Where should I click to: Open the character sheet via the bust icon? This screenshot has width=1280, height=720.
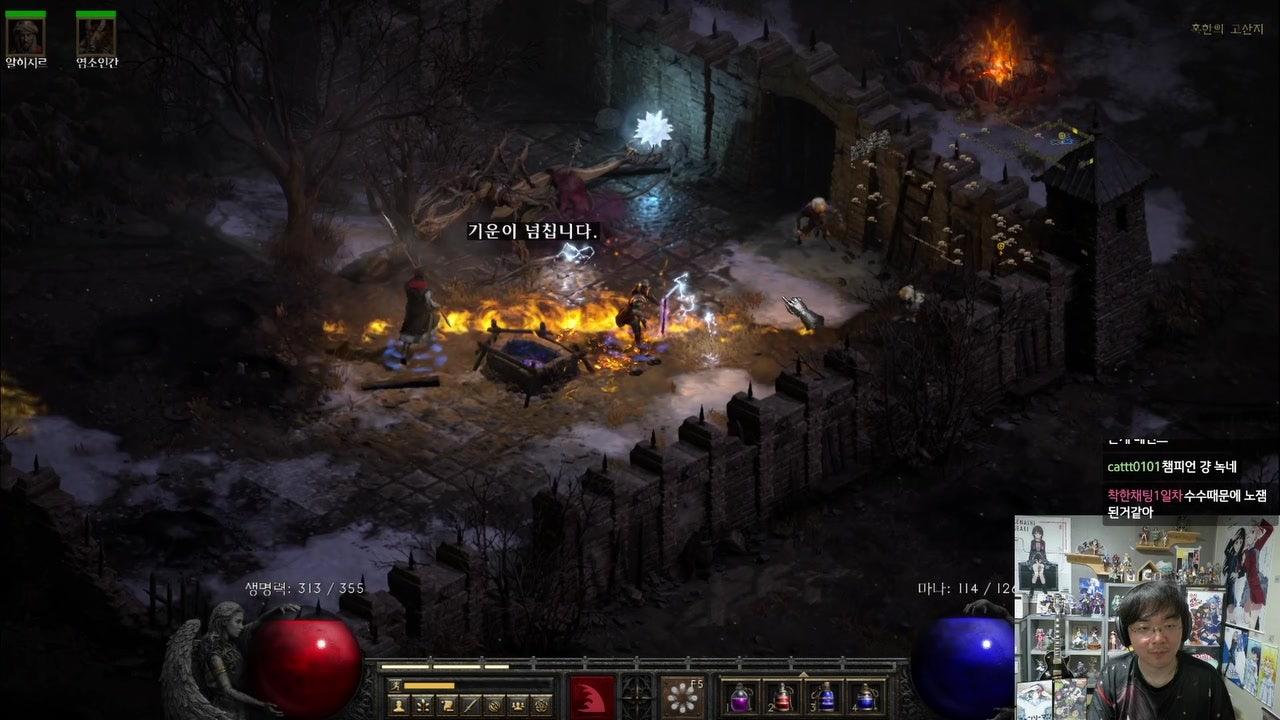tap(398, 705)
